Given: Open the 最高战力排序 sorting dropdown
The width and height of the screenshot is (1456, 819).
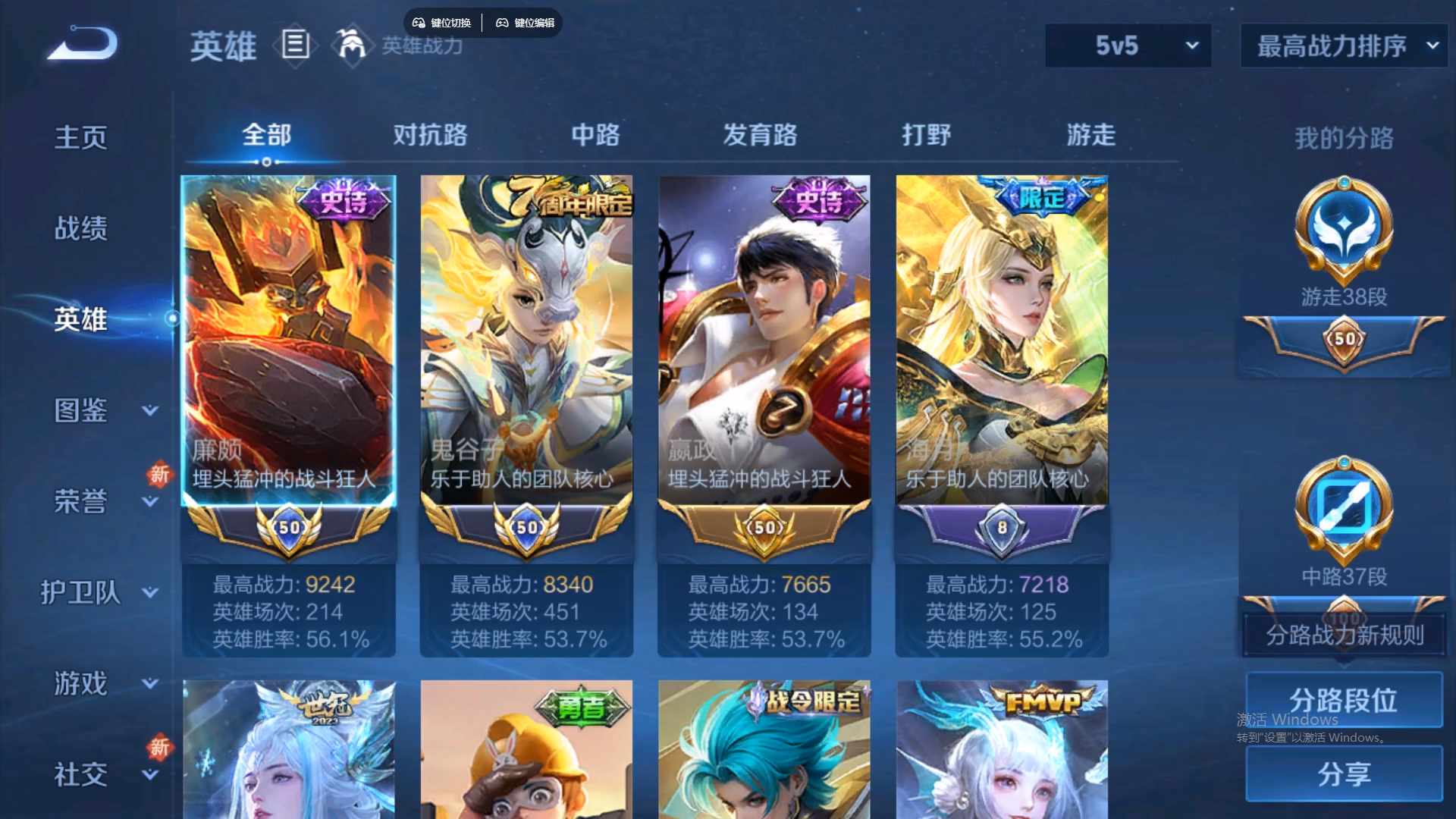Looking at the screenshot, I should tap(1342, 45).
